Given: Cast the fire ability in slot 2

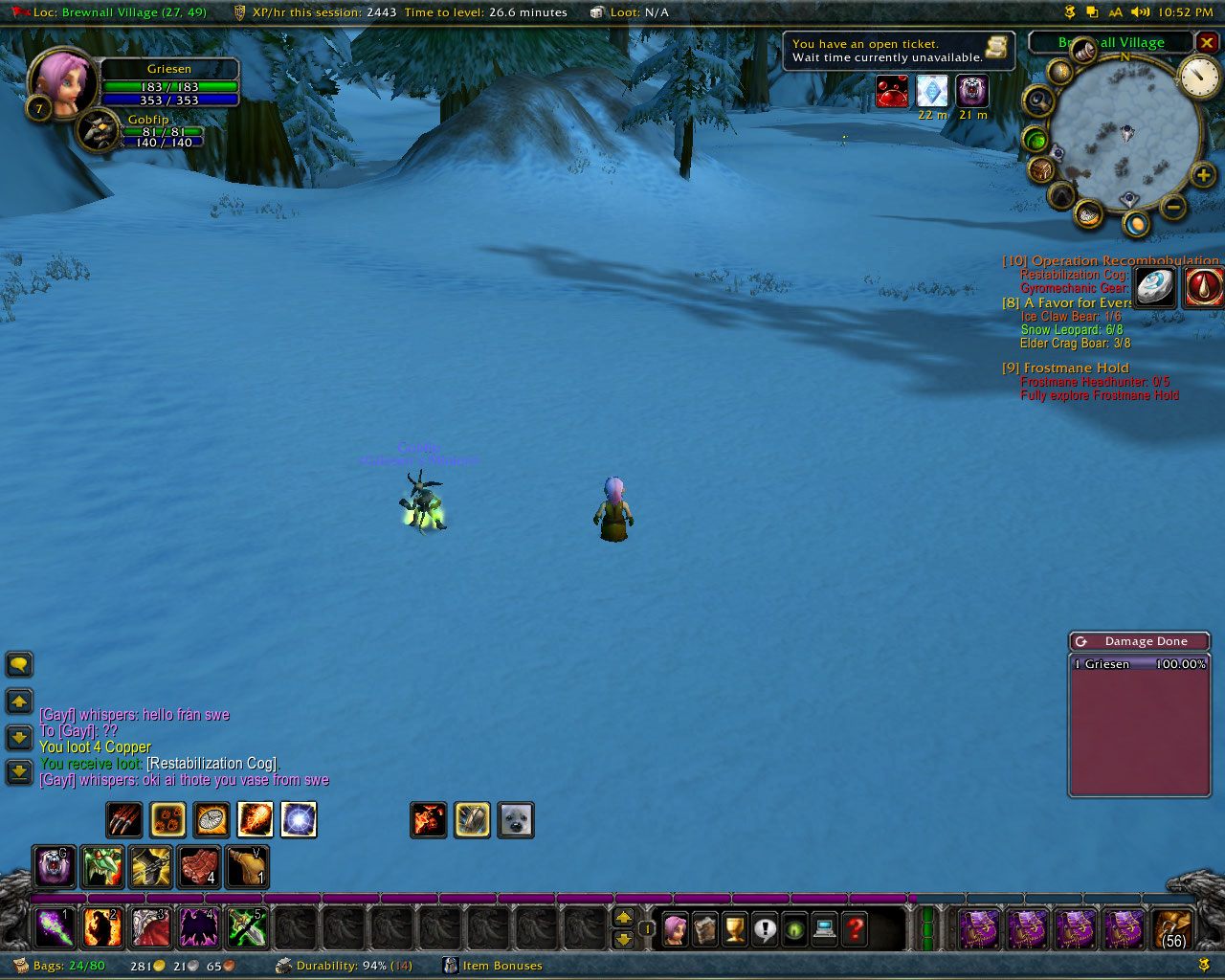Looking at the screenshot, I should (102, 928).
